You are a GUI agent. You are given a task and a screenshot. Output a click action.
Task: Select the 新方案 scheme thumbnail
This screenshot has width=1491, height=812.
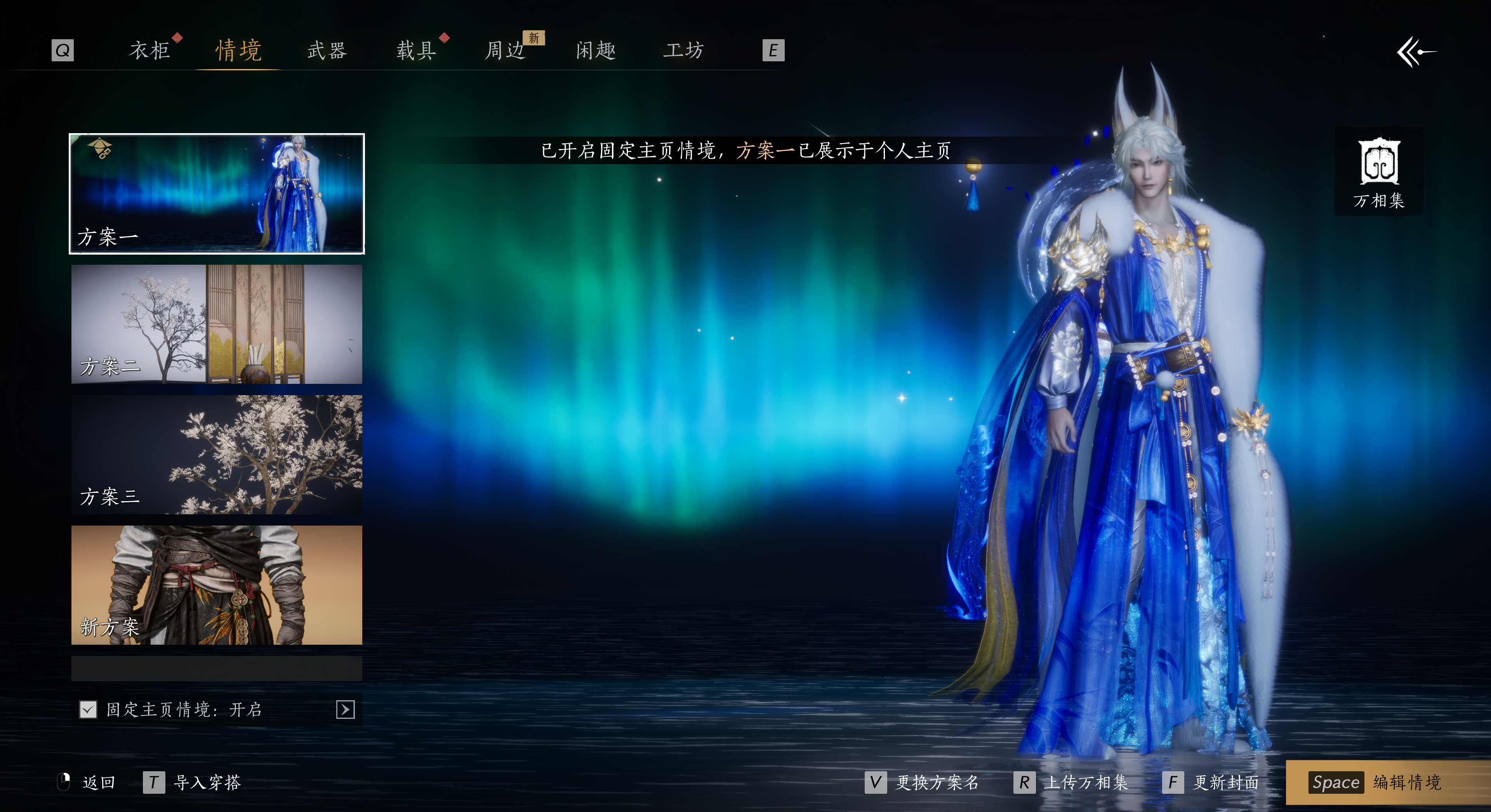(217, 585)
